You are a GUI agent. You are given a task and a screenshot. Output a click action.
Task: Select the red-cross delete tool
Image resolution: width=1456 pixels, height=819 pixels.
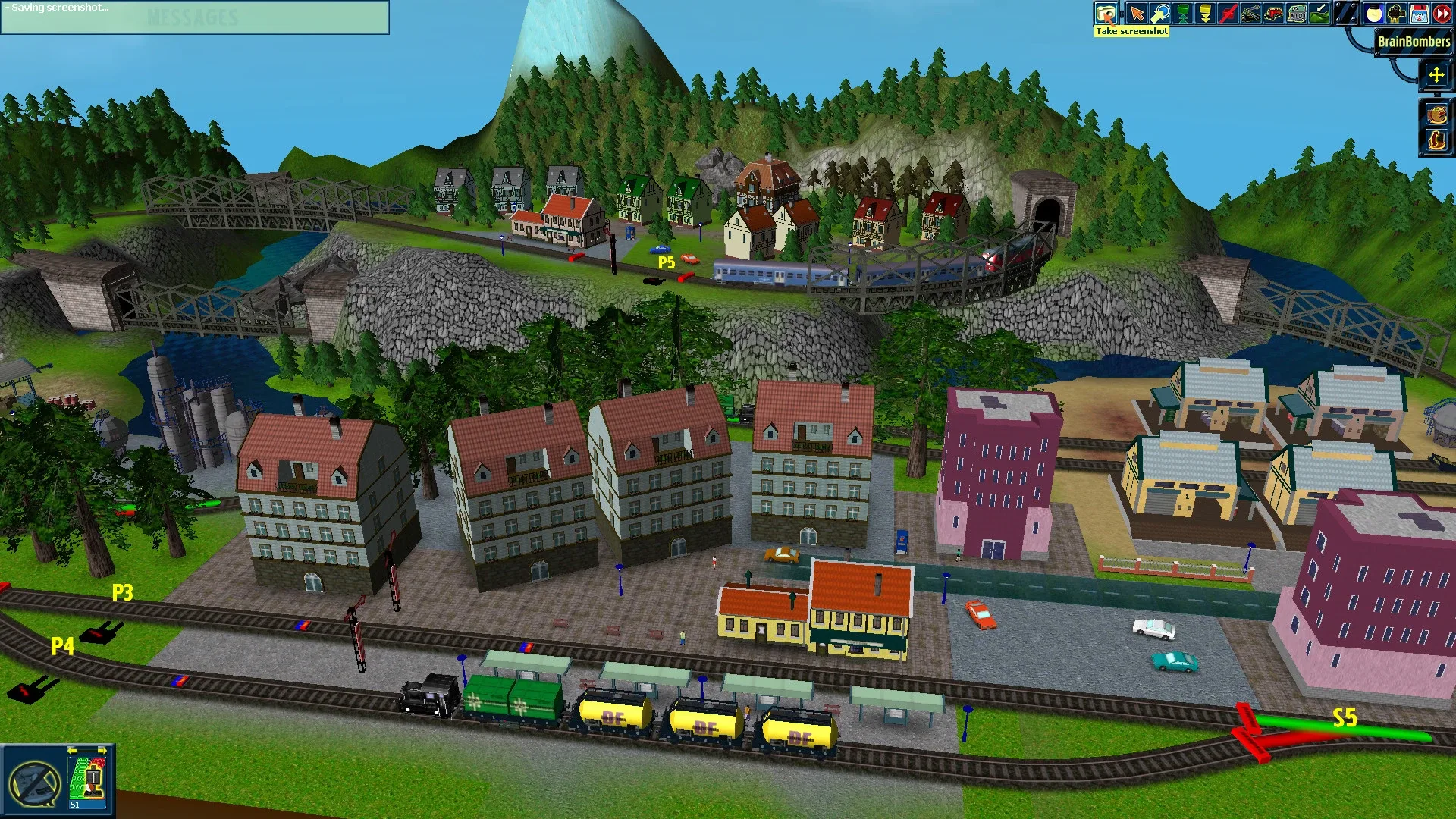[x=1228, y=13]
